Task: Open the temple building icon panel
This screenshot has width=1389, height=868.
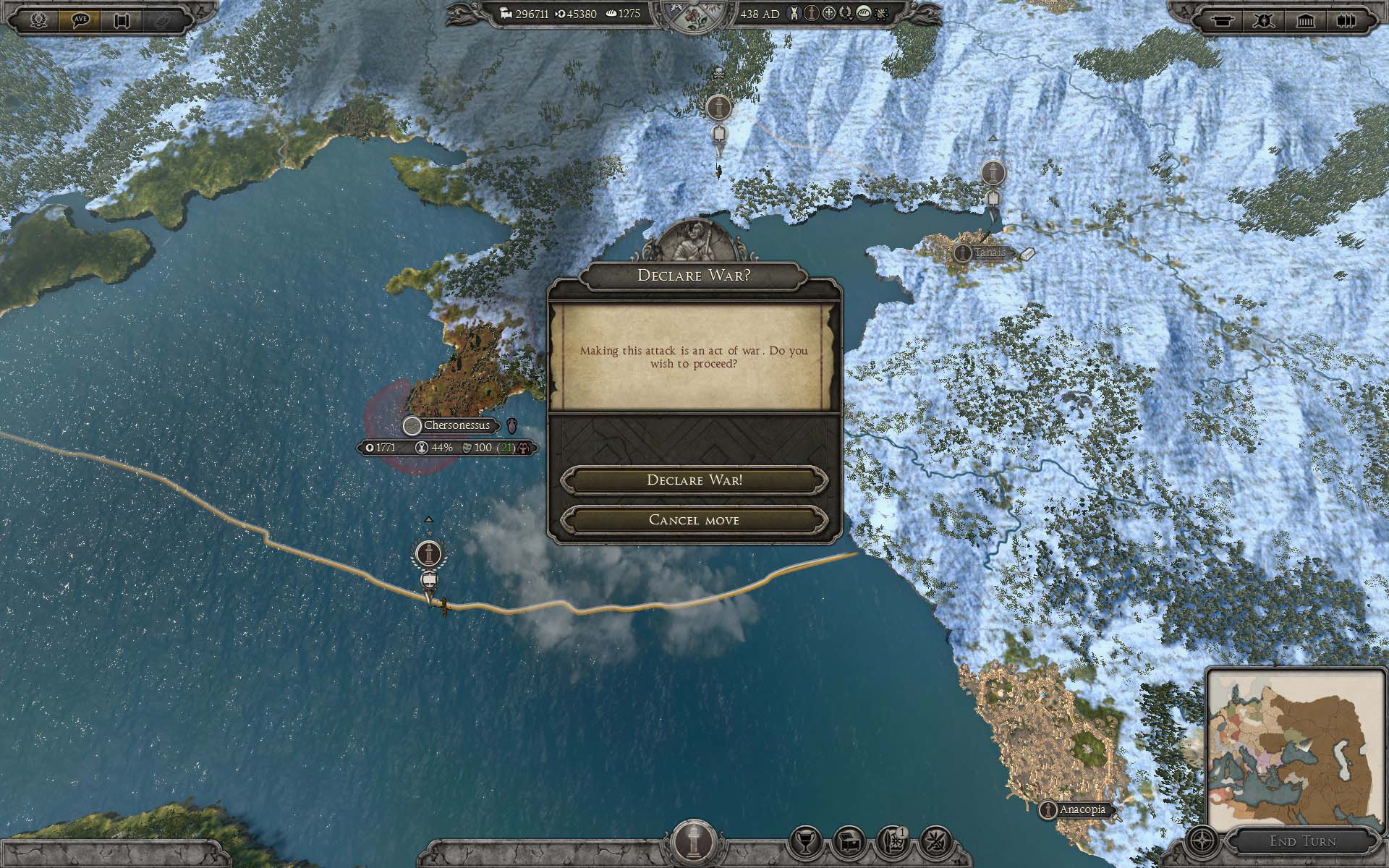Action: point(1306,20)
